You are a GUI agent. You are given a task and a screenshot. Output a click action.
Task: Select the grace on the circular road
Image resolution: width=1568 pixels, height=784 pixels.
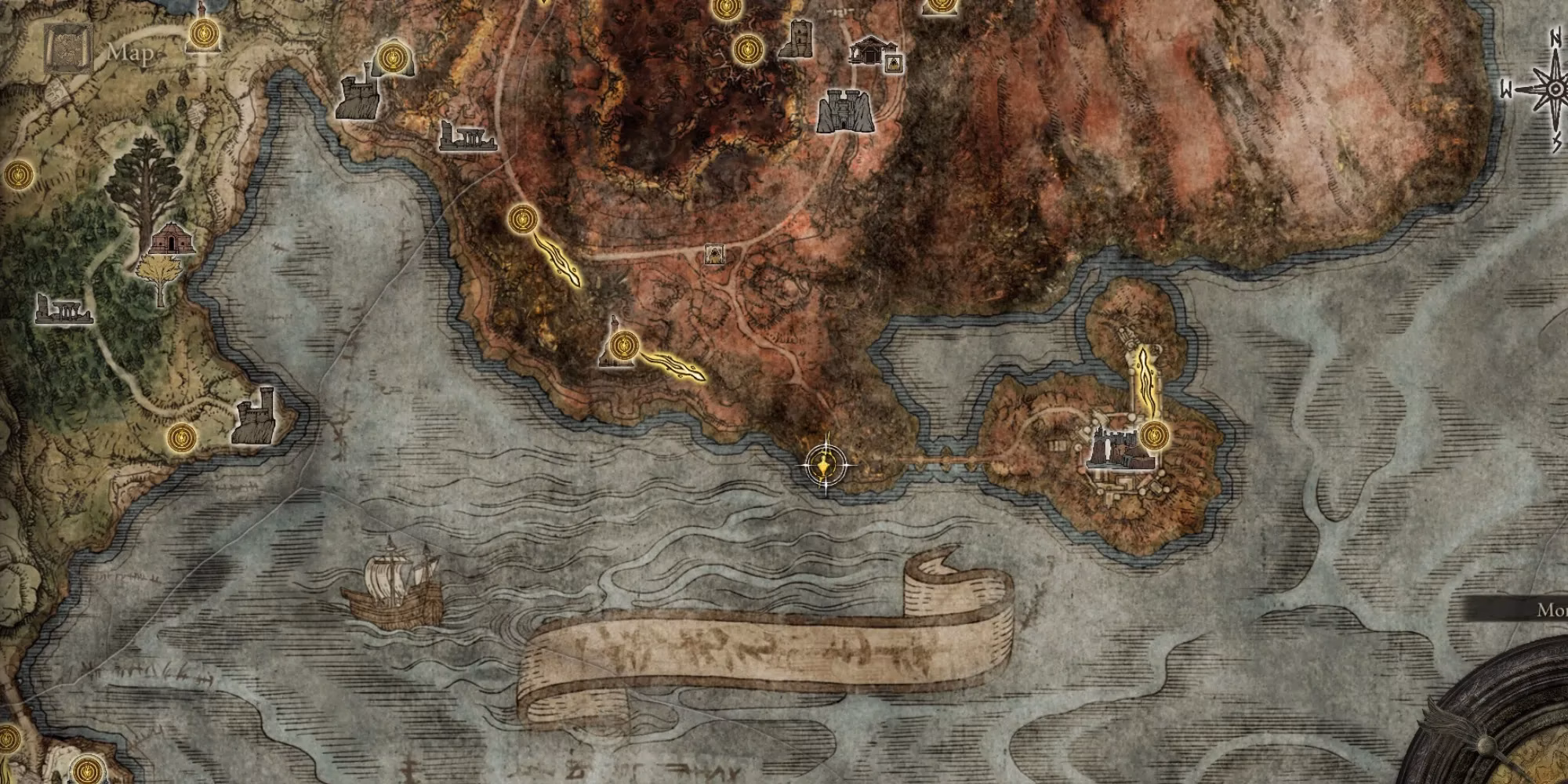(521, 219)
